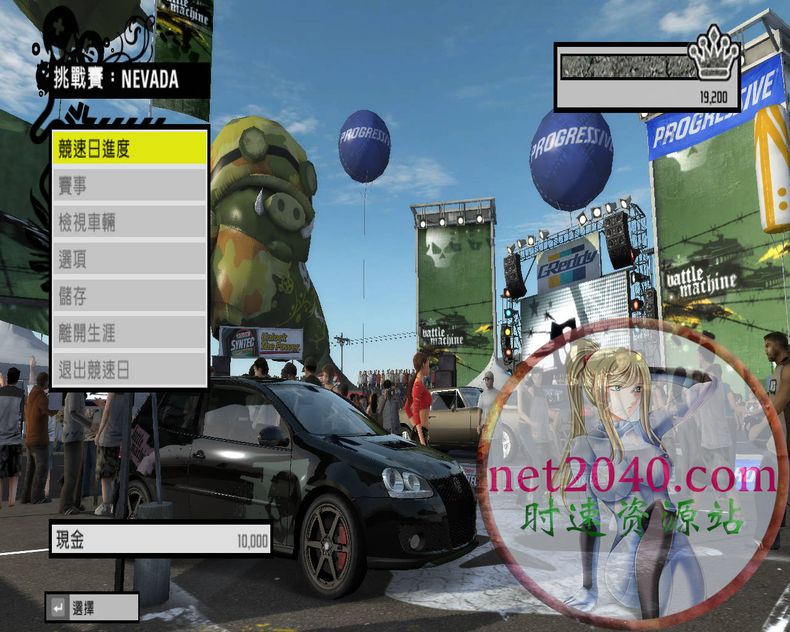Screen dimensions: 790x632
Task: Open the 選項 options entry
Action: click(x=129, y=260)
